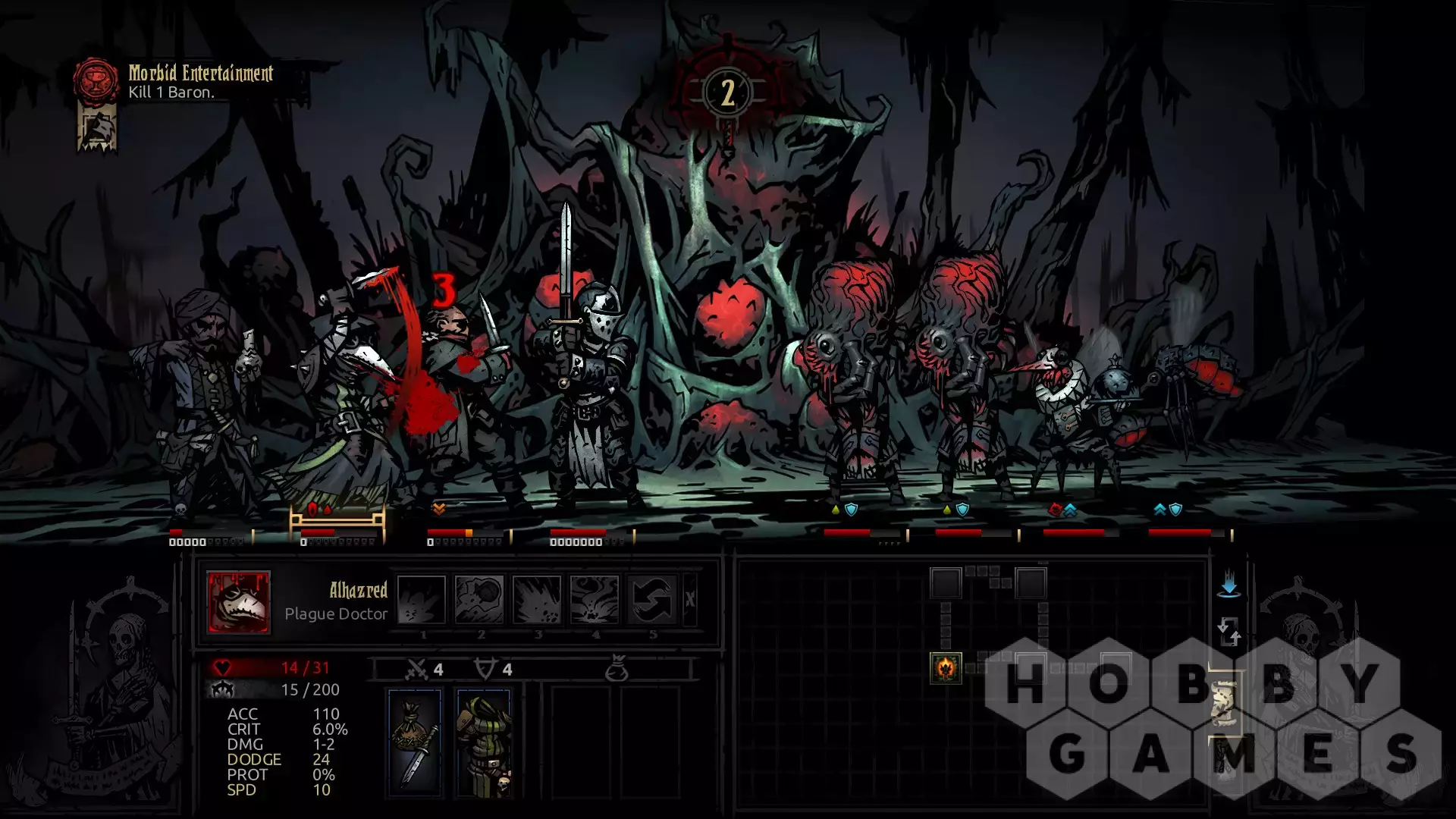Select the round 2 turn indicator
Screen dimensions: 1456x819
coord(727,93)
